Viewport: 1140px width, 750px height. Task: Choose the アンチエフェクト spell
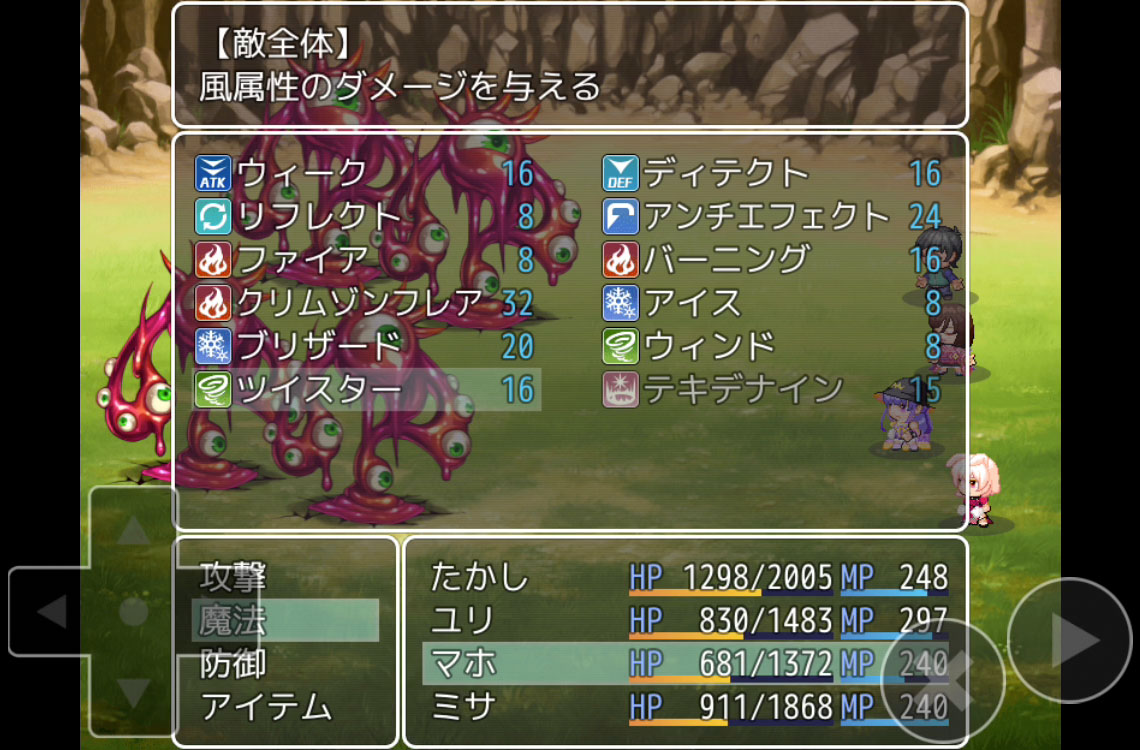pos(771,217)
